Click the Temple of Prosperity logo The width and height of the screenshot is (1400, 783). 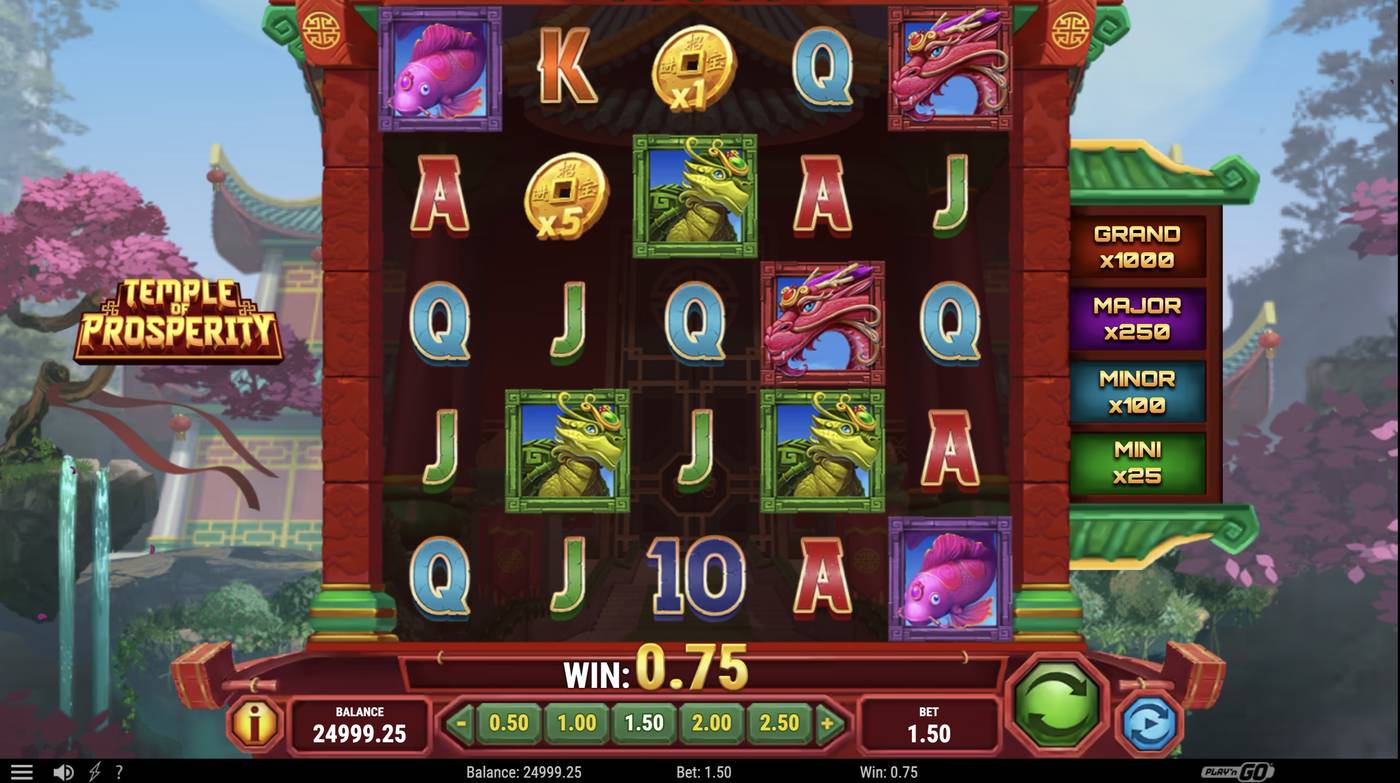click(180, 322)
